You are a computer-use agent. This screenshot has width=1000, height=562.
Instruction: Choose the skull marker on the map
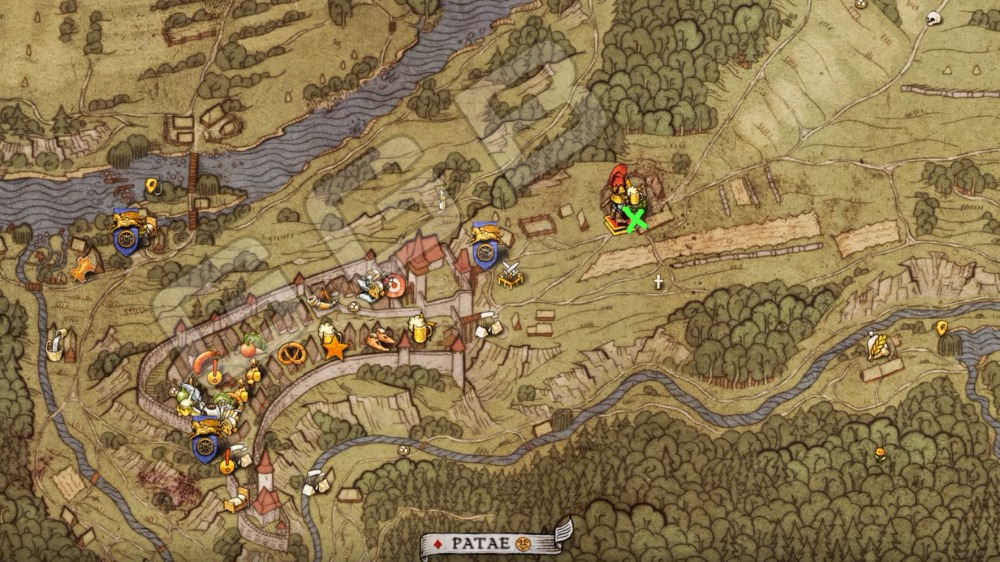coord(937,17)
